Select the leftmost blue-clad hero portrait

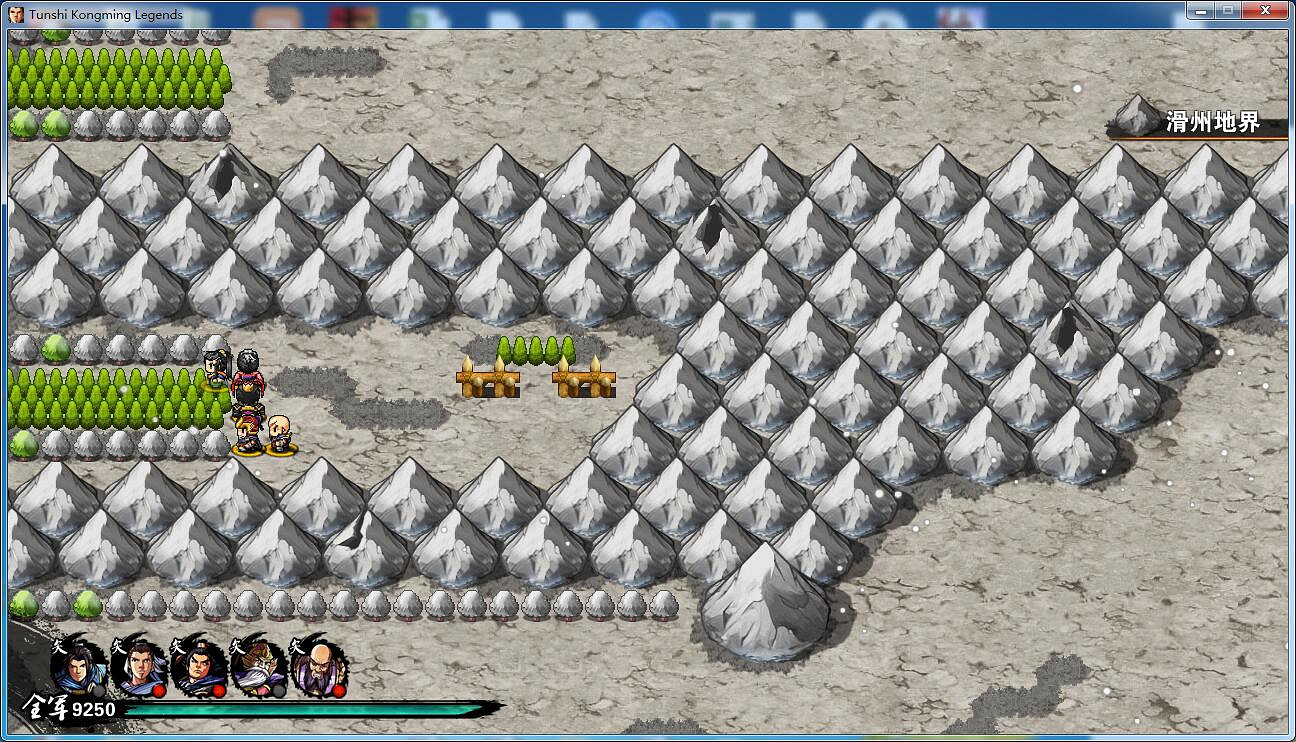pyautogui.click(x=78, y=669)
